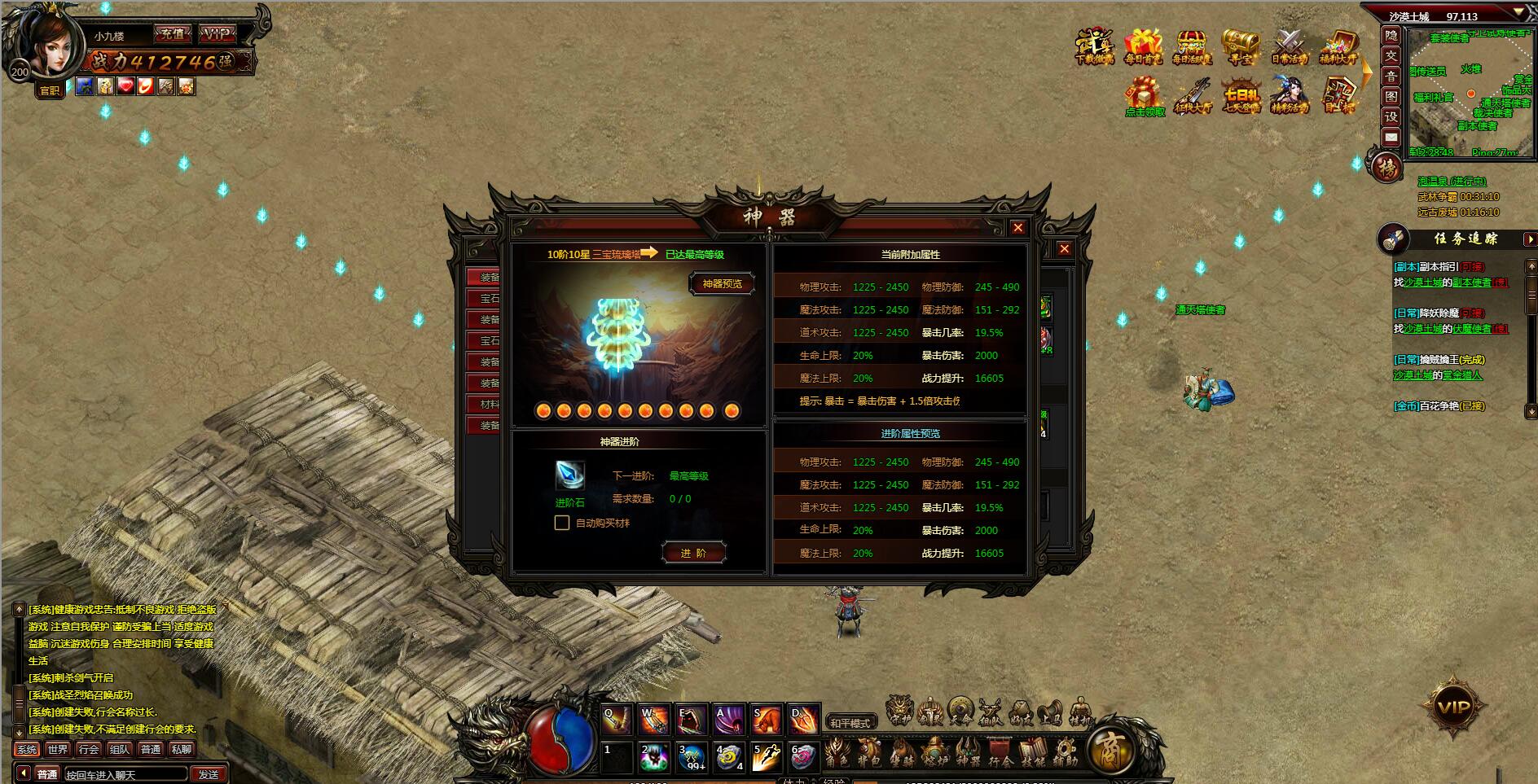
Task: Open the 官职 official rank panel
Action: (51, 90)
